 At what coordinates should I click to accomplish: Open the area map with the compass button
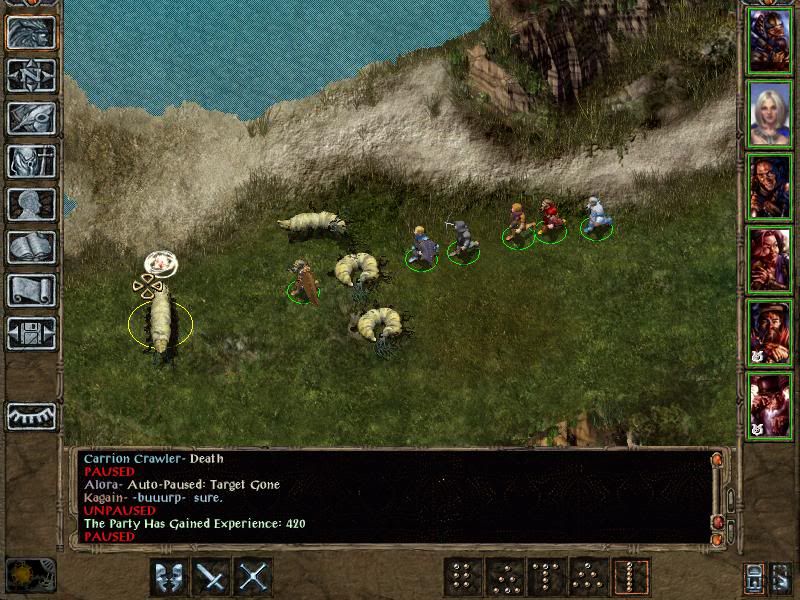point(31,75)
